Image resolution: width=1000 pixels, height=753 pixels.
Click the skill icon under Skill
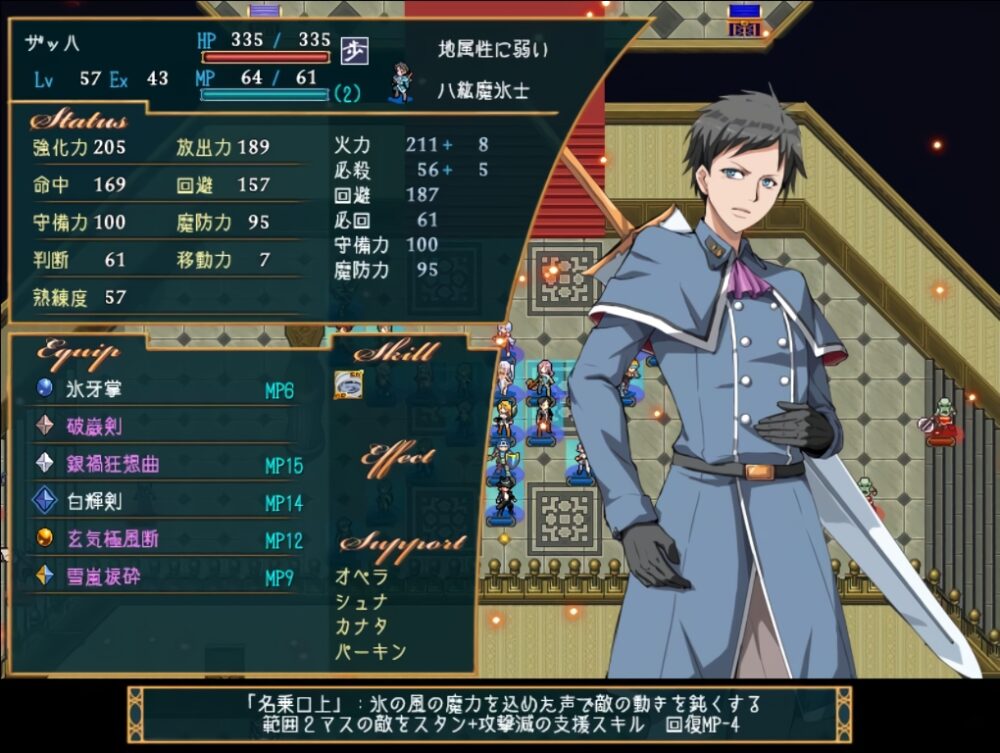click(x=348, y=385)
